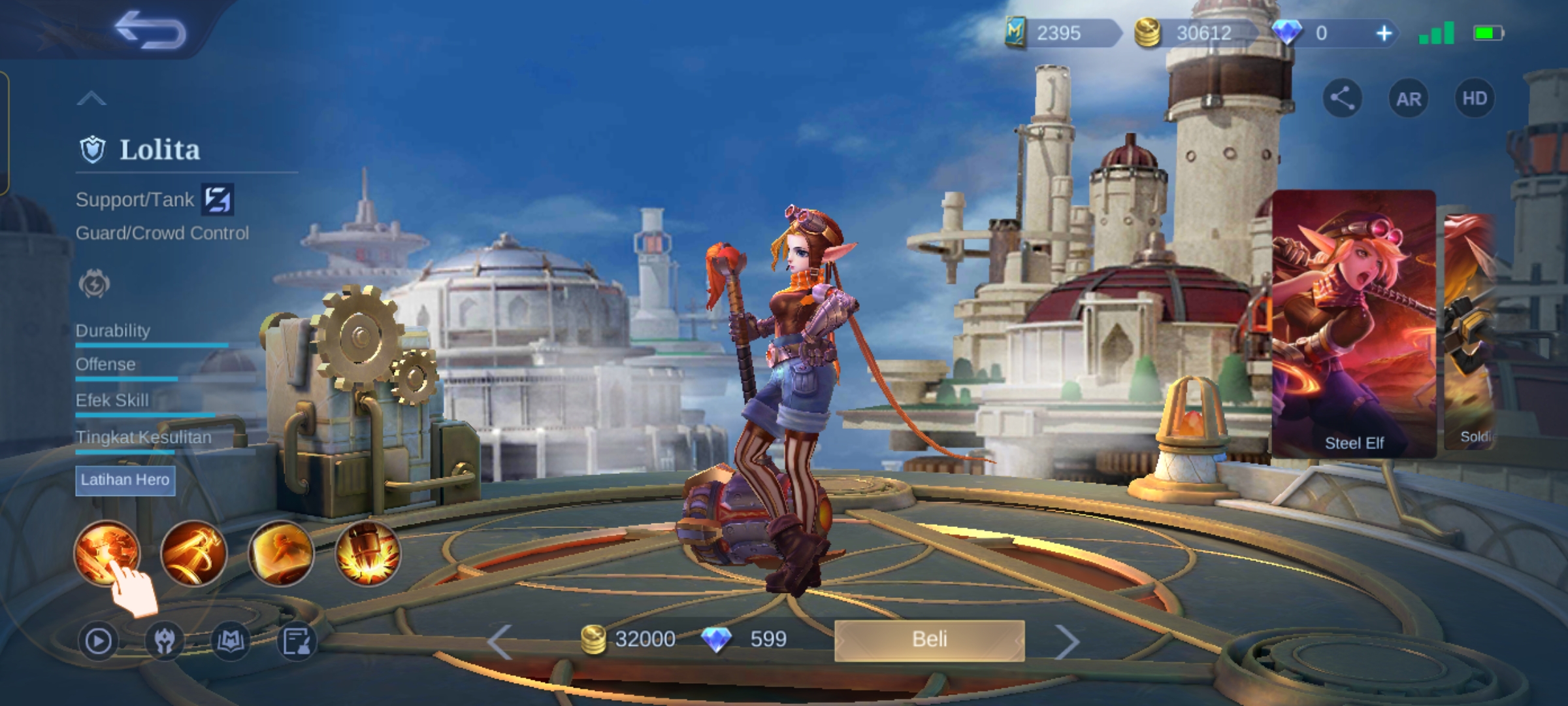View the hammer smash explosion ultimate skill
Image resolution: width=1568 pixels, height=706 pixels.
tap(368, 553)
